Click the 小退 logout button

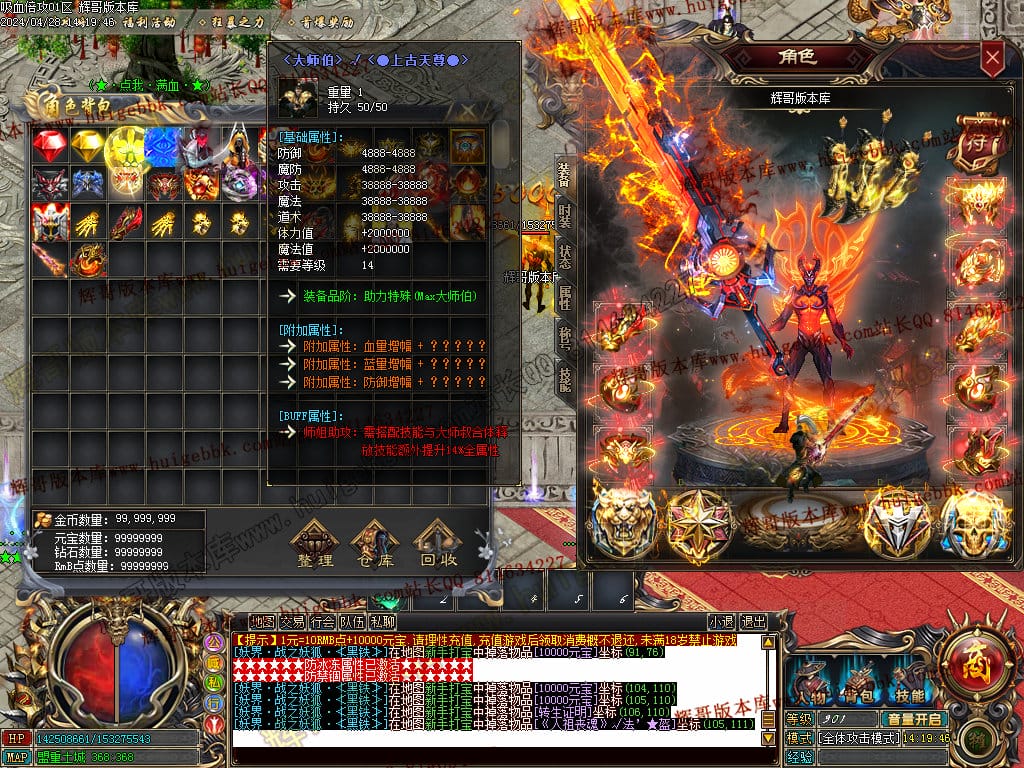coord(721,621)
